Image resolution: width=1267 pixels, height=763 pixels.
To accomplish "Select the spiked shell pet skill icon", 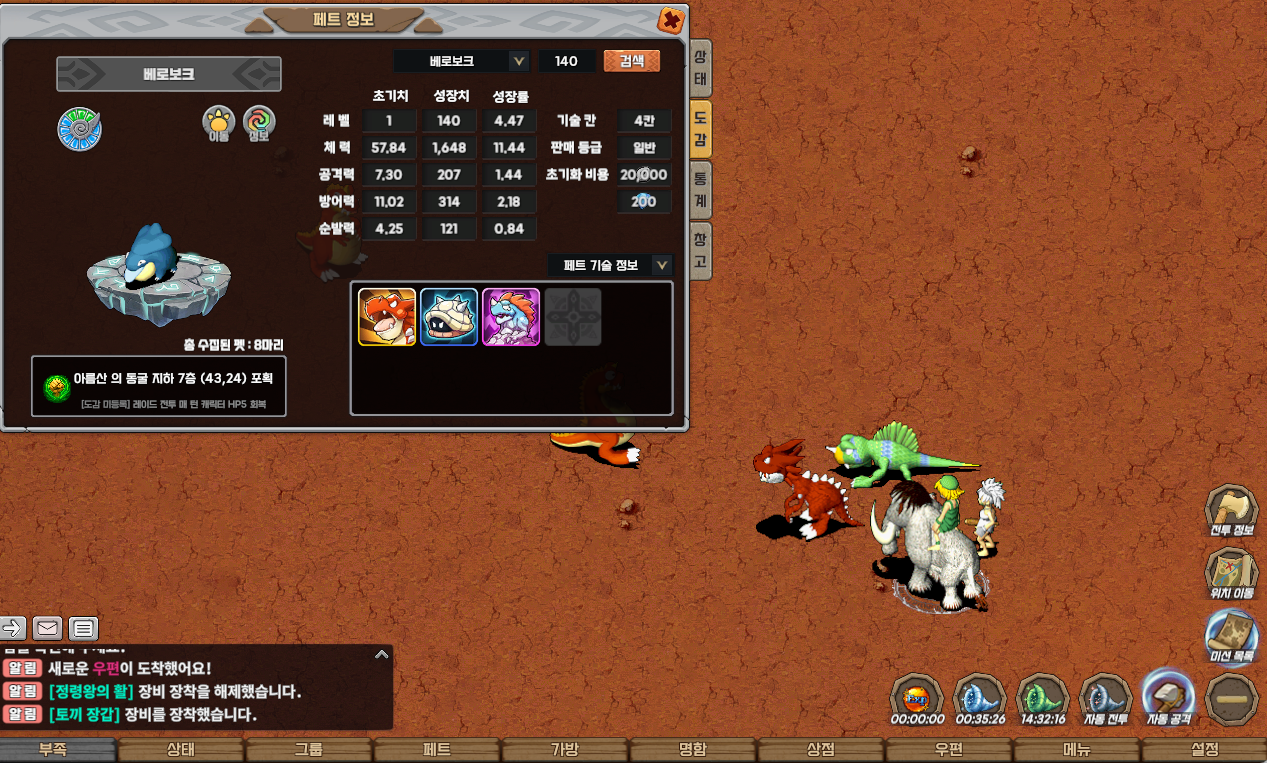I will tap(449, 317).
